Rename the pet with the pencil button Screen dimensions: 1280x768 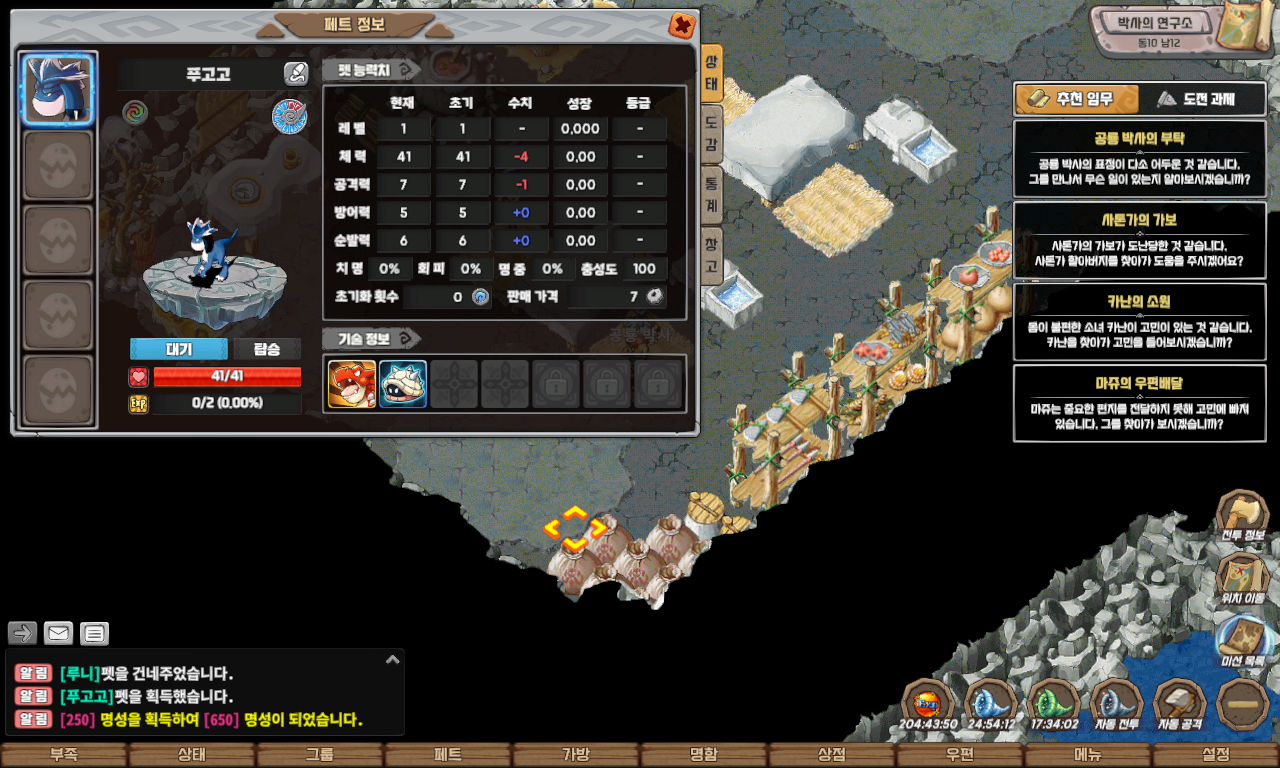coord(296,73)
